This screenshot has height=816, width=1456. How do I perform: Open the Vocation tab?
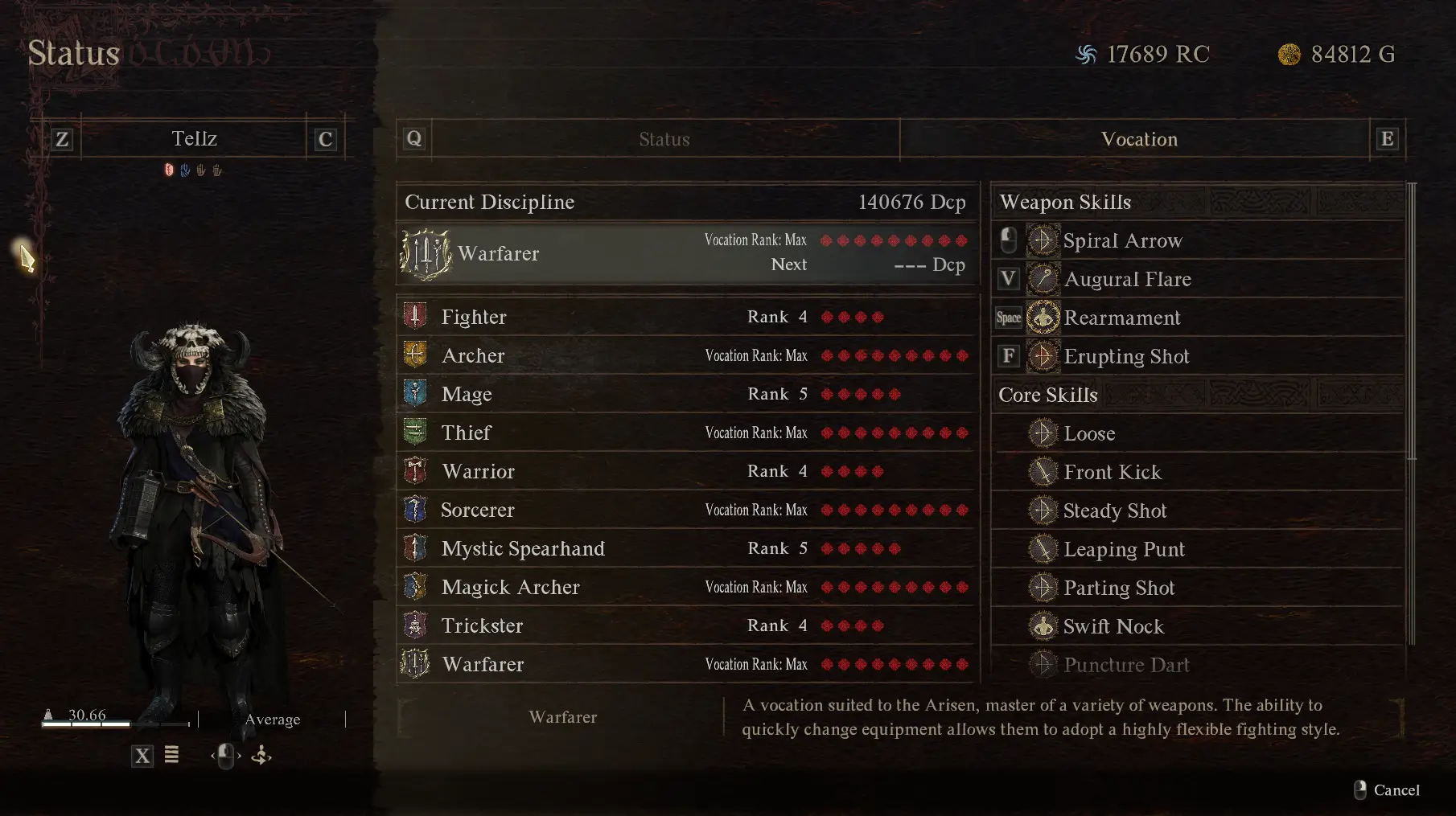1139,138
